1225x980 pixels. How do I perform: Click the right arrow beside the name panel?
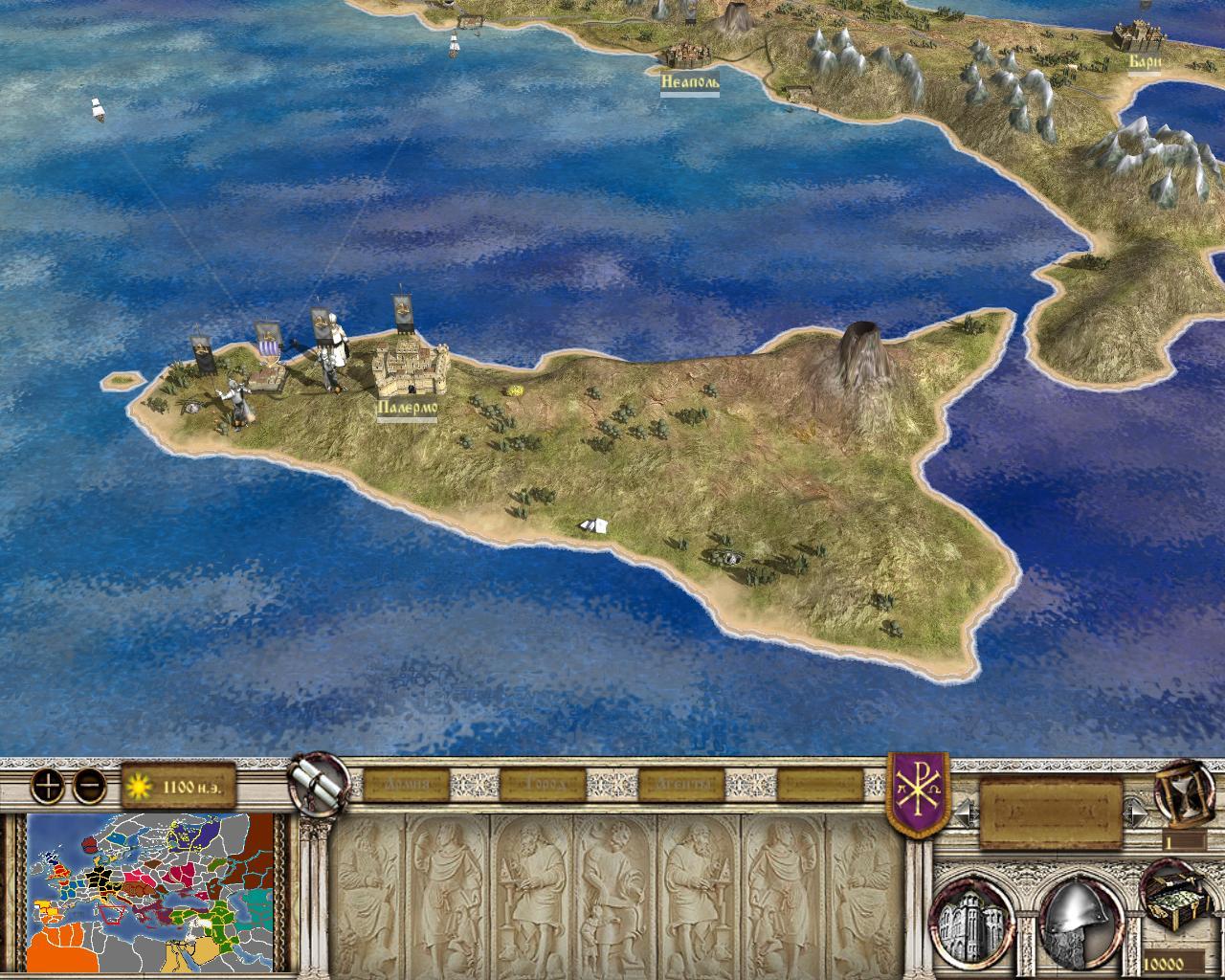[x=1138, y=813]
